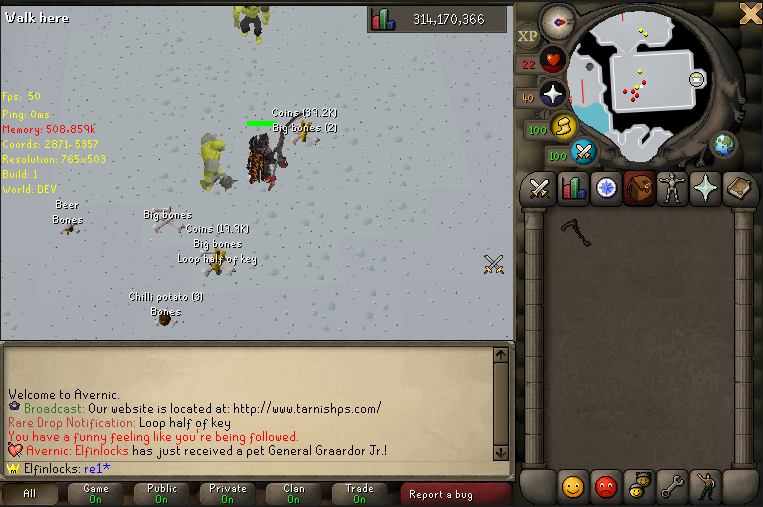Open the Combat Options tab
Screen dimensions: 763x507
[x=540, y=189]
